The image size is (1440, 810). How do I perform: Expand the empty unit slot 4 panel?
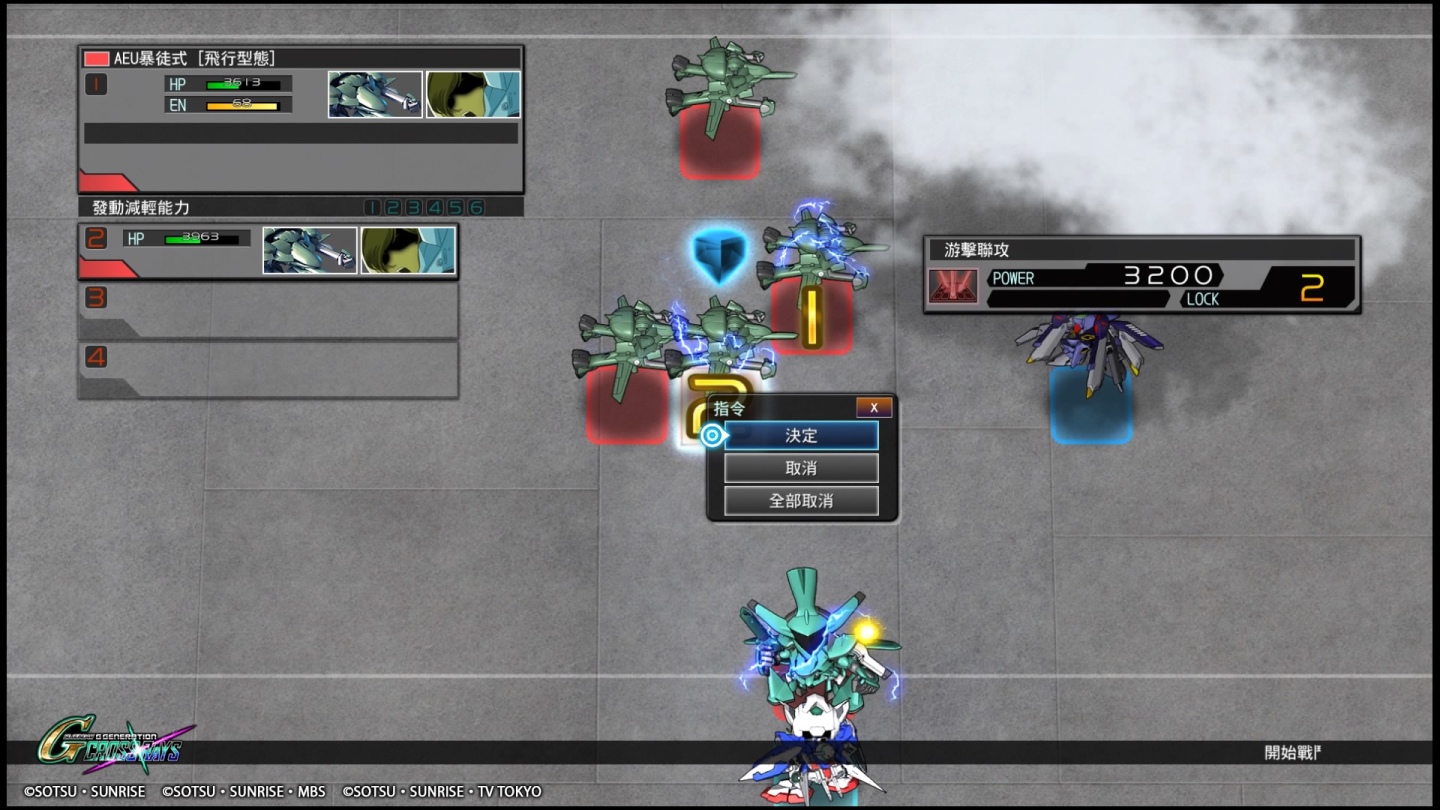[268, 369]
